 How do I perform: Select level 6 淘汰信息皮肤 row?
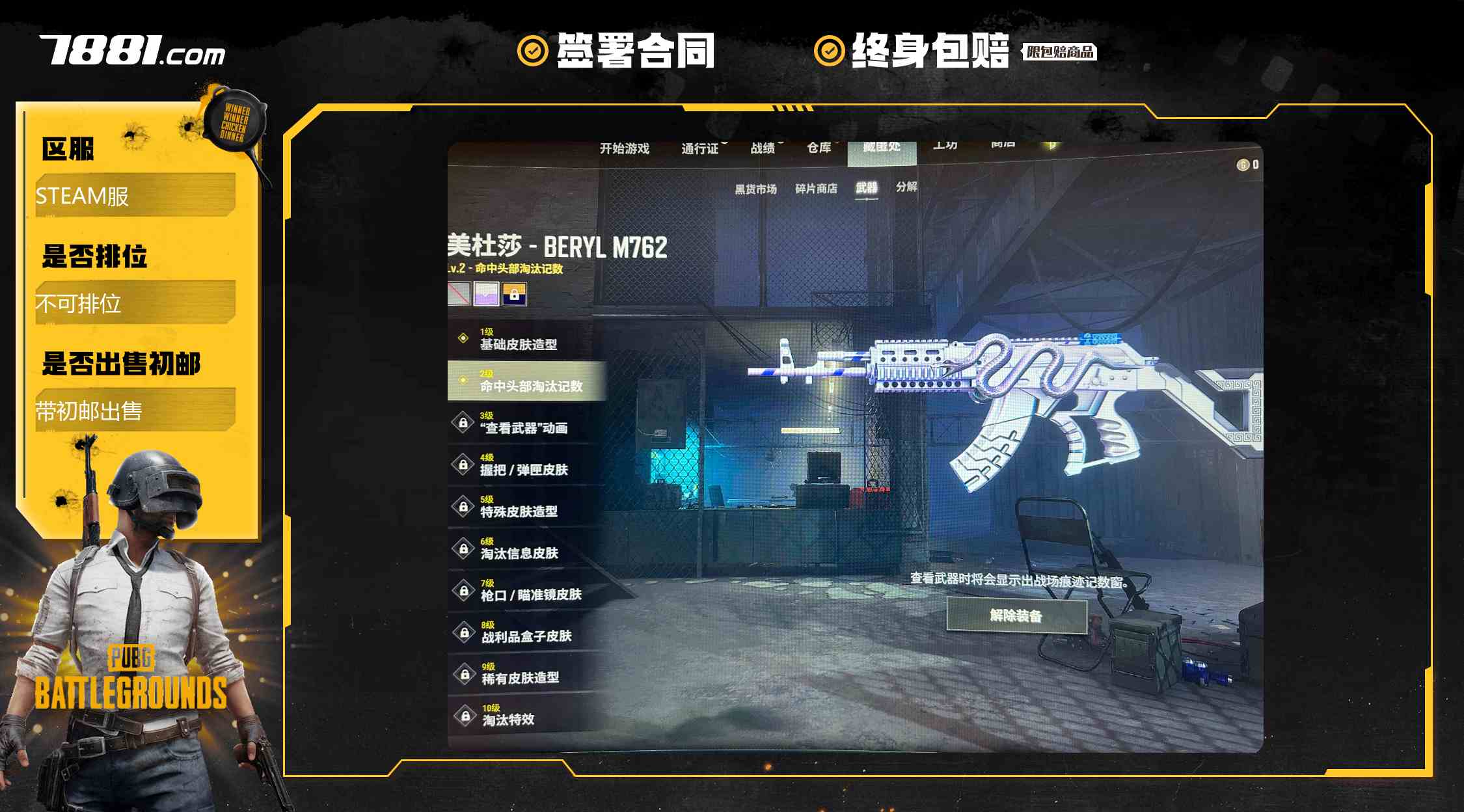pyautogui.click(x=519, y=548)
